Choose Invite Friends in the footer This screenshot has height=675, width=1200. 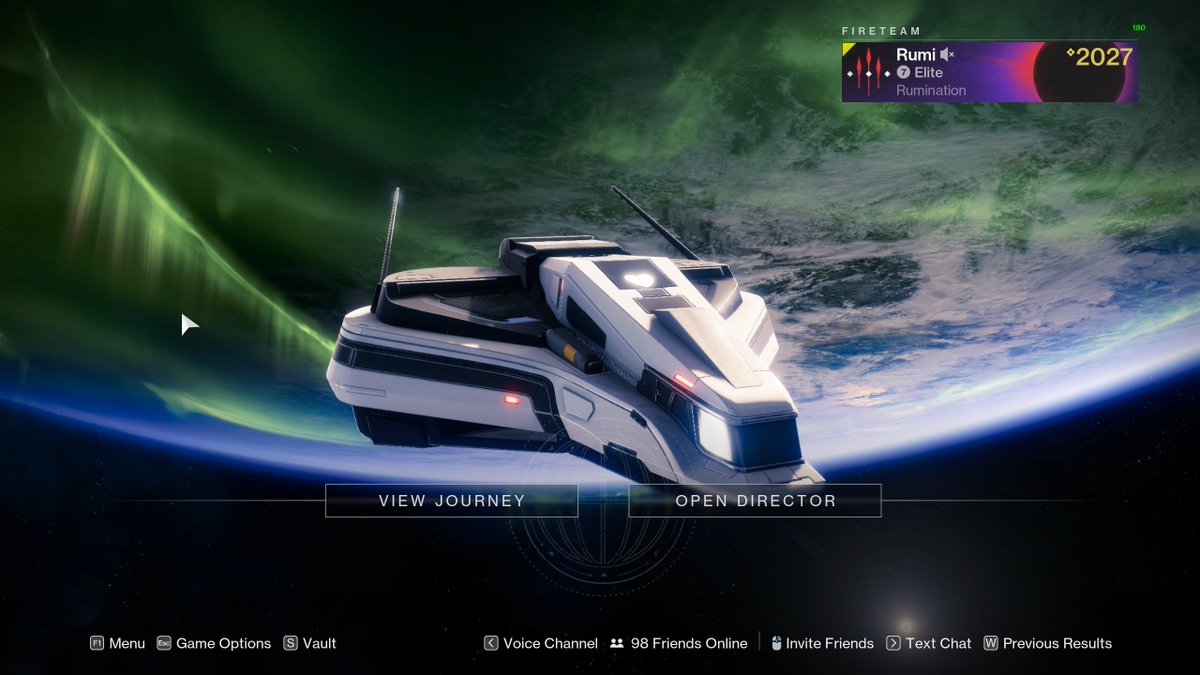pos(821,644)
